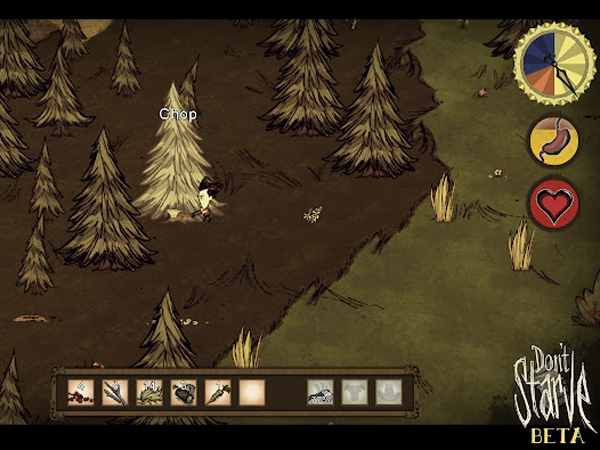Choose the cut grass stack
This screenshot has height=450, width=600.
tap(149, 392)
